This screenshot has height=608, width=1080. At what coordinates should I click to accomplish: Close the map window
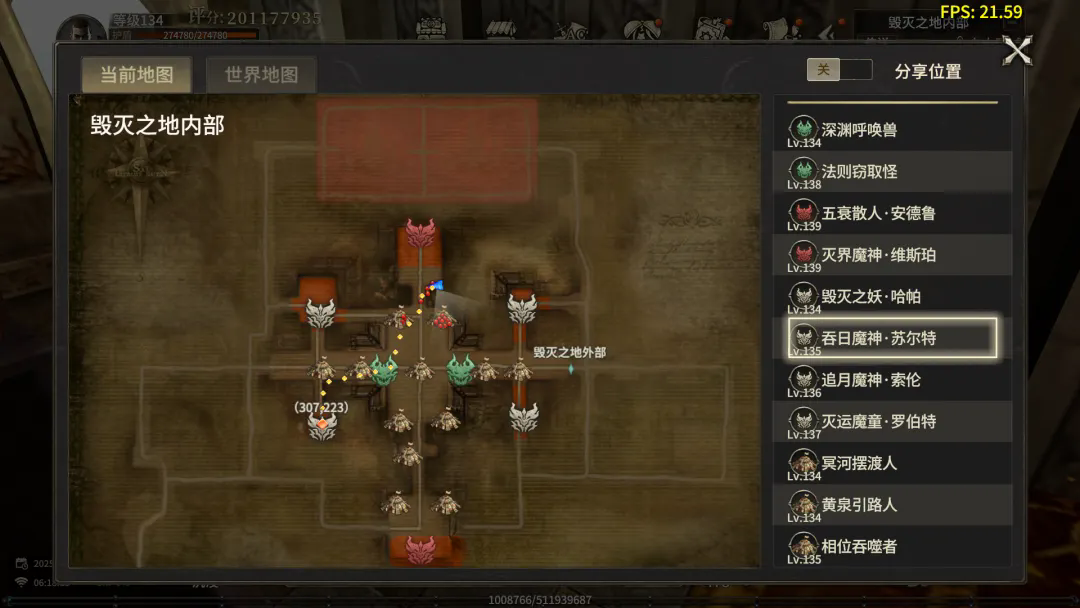click(1017, 51)
